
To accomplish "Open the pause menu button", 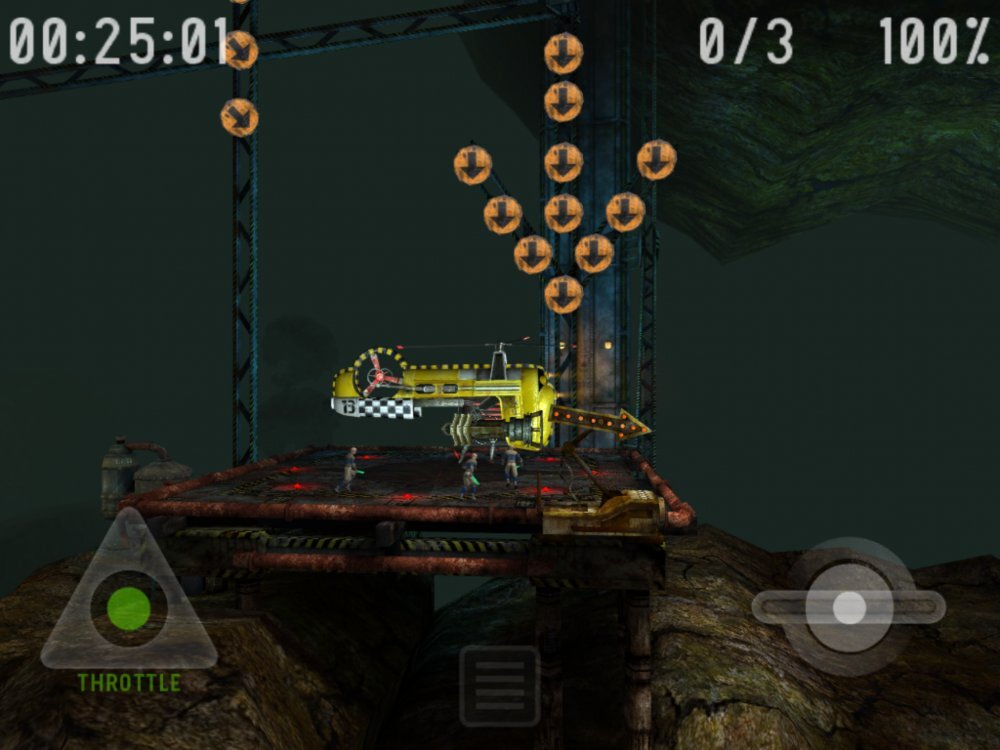I will [x=499, y=686].
